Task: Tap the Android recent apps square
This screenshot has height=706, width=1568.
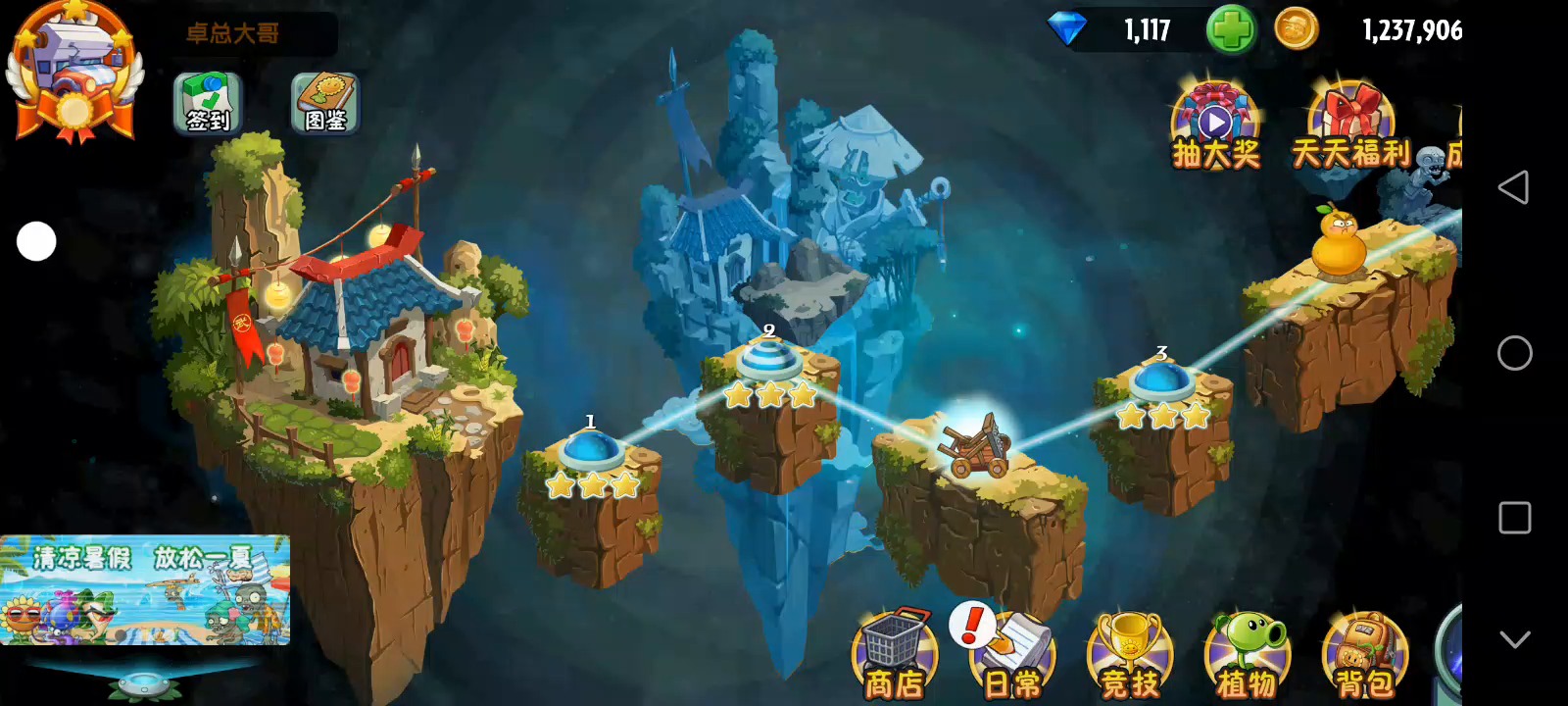Action: [x=1514, y=518]
